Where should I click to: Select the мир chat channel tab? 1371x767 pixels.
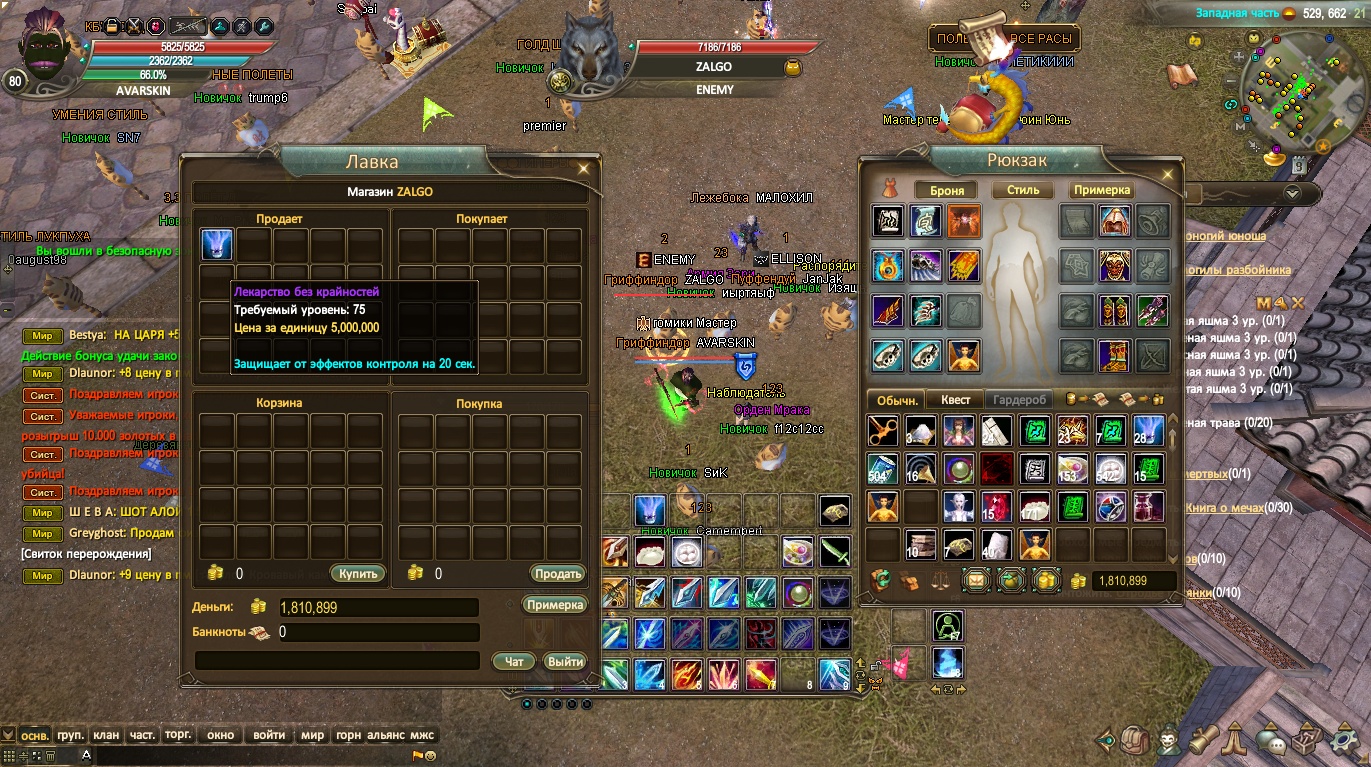click(x=312, y=735)
